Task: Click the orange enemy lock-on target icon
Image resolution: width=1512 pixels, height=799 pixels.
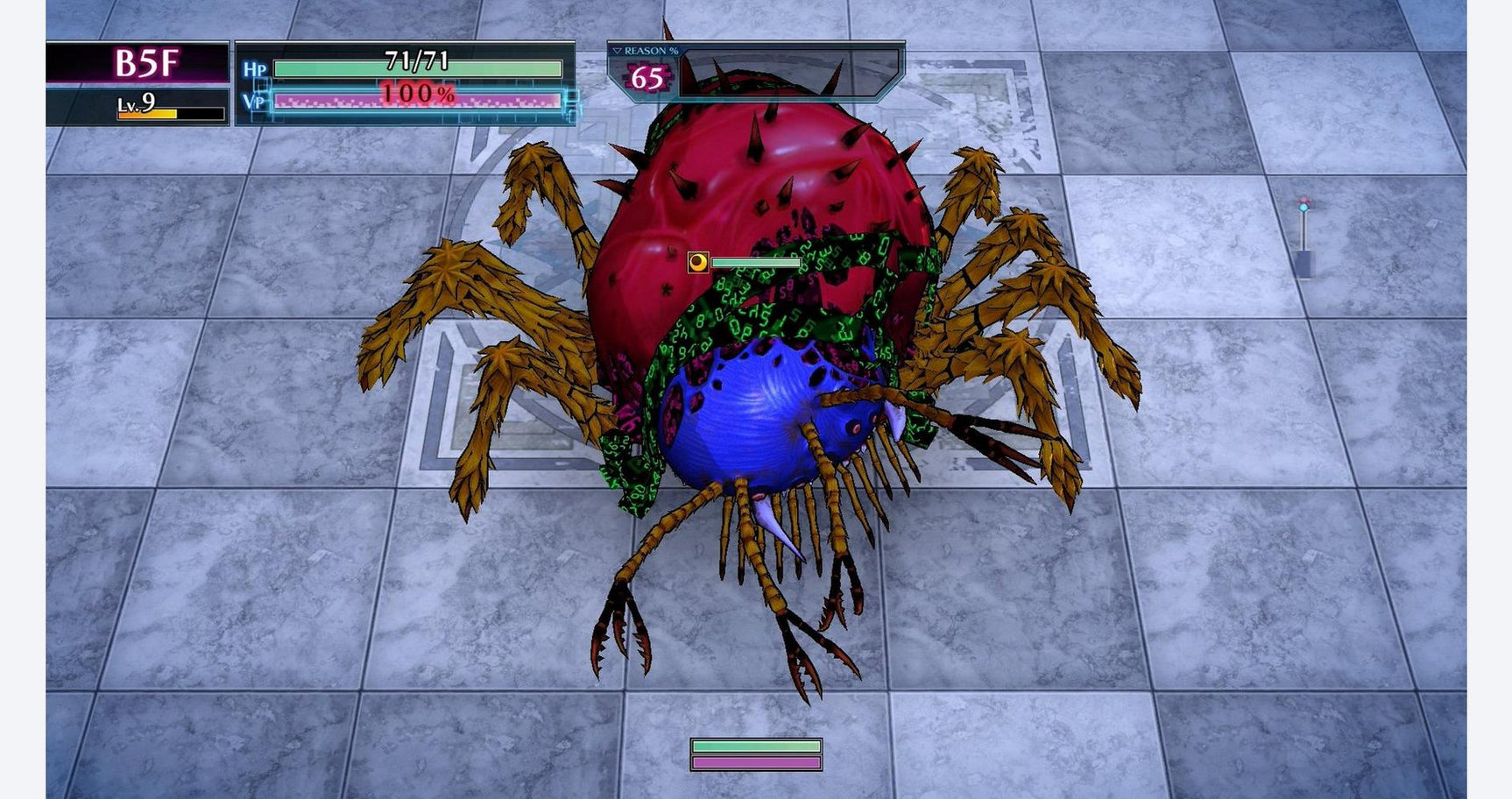Action: (x=698, y=260)
